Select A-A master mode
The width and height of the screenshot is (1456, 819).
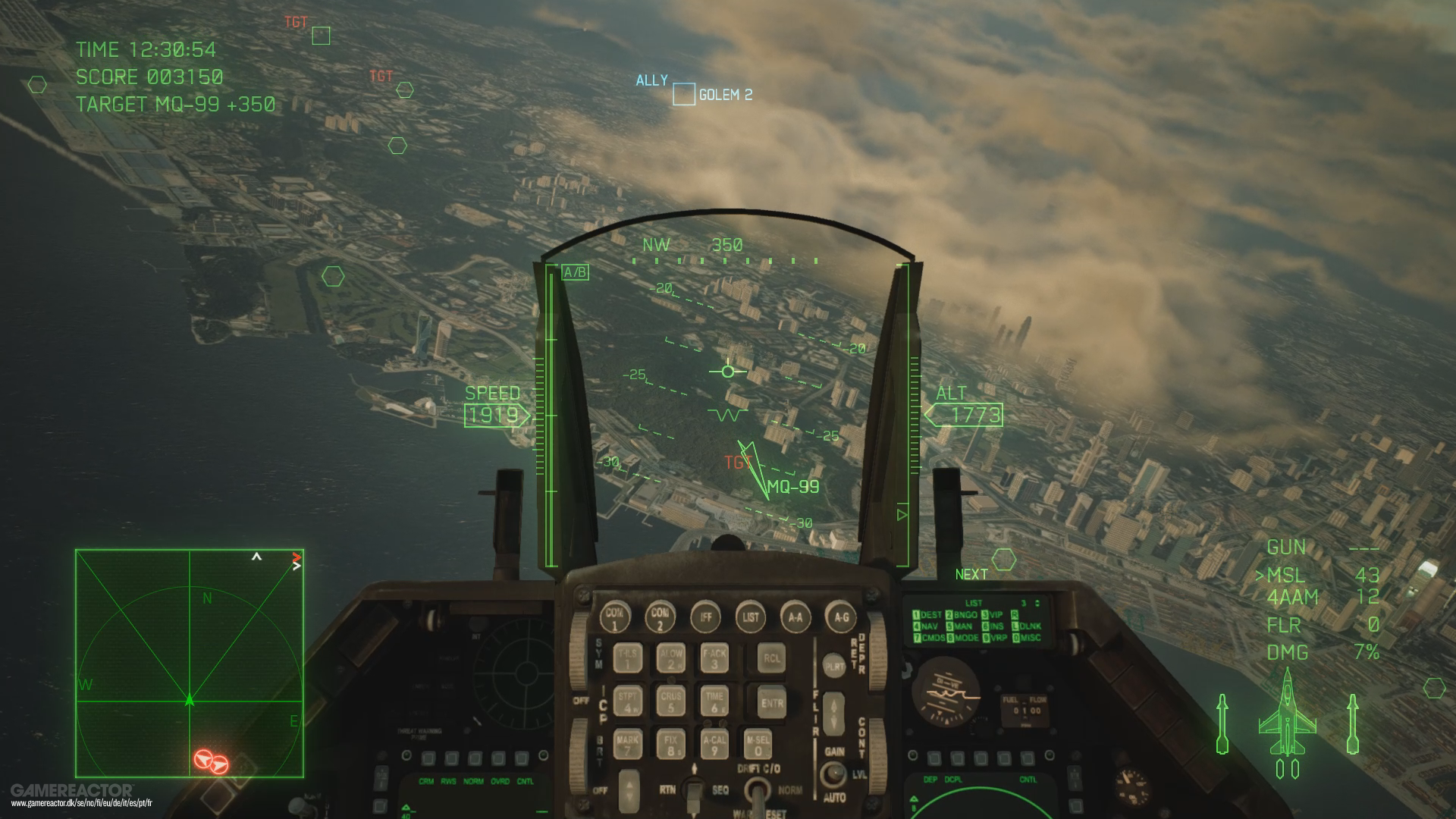795,617
